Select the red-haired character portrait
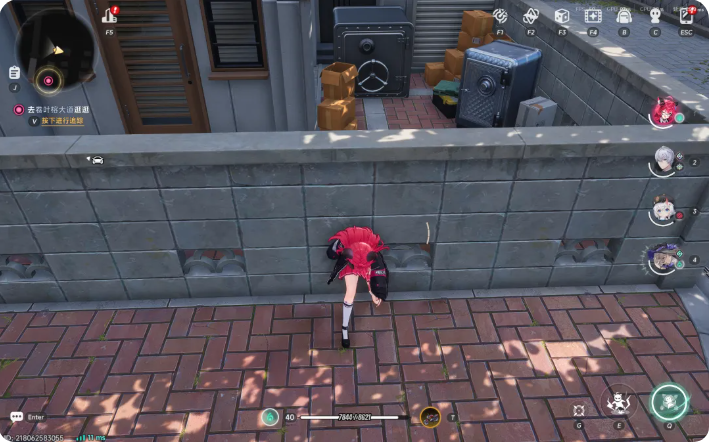The image size is (709, 442). point(664,110)
